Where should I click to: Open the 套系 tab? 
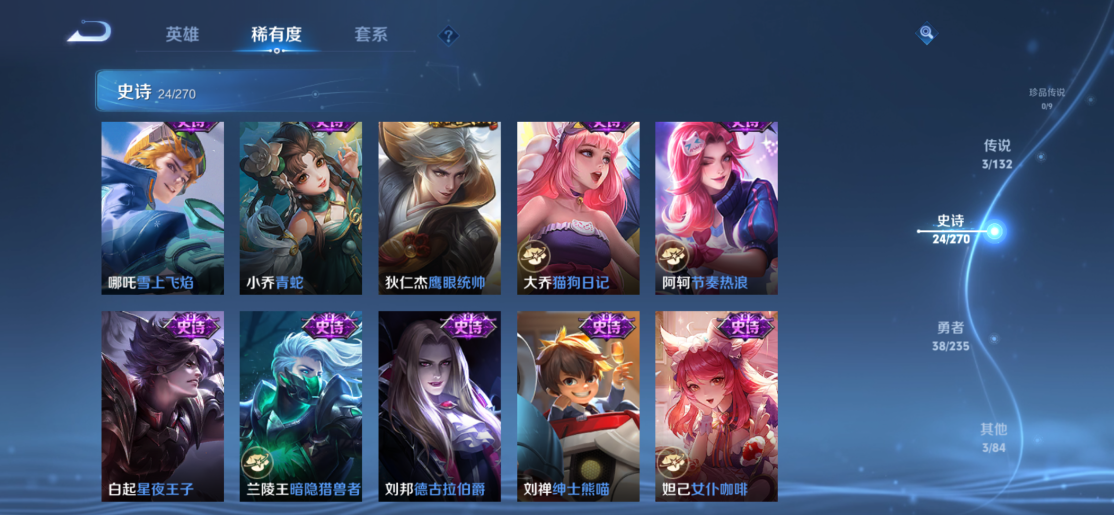[370, 35]
